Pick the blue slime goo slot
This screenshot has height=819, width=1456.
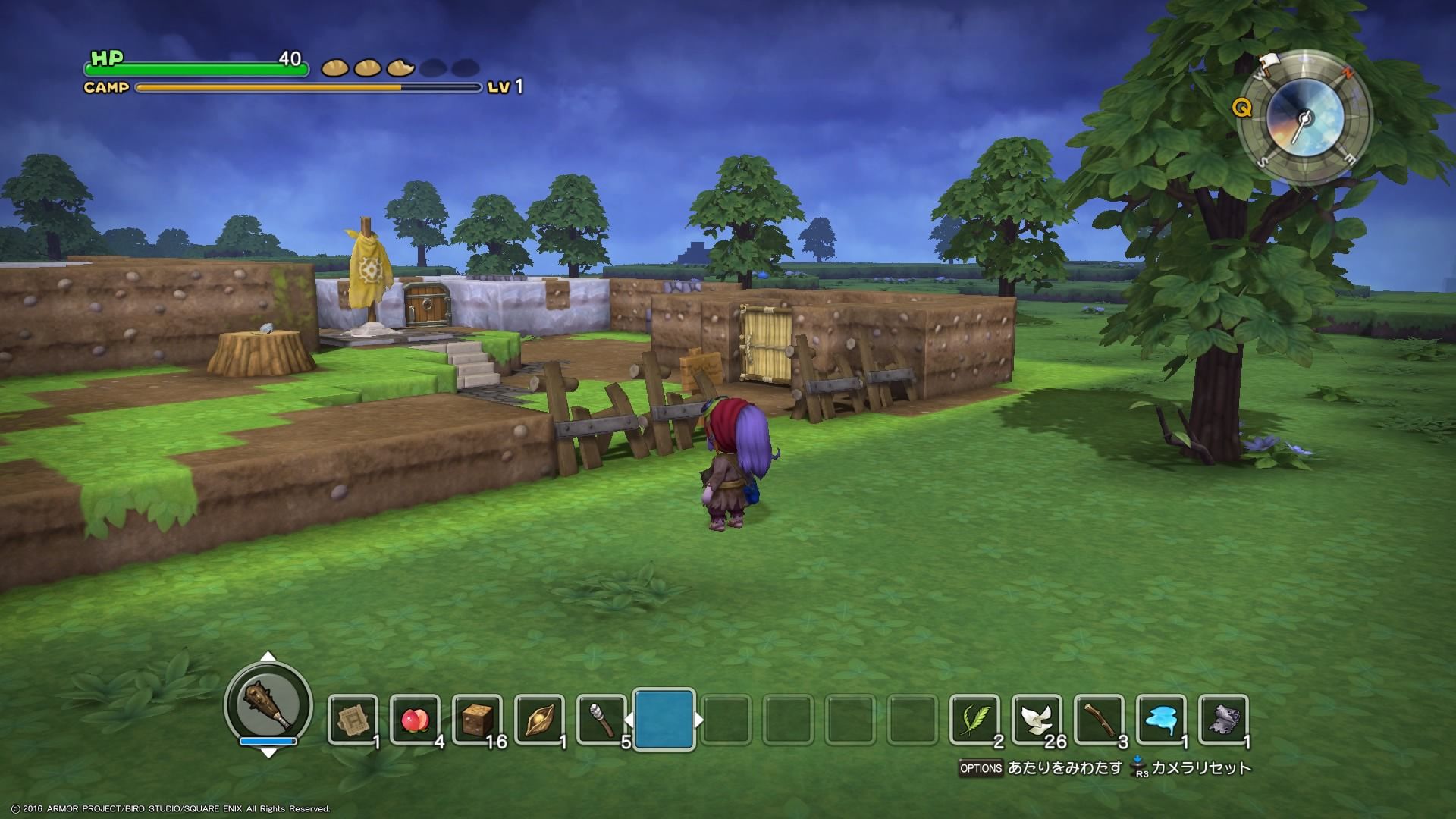click(1161, 720)
